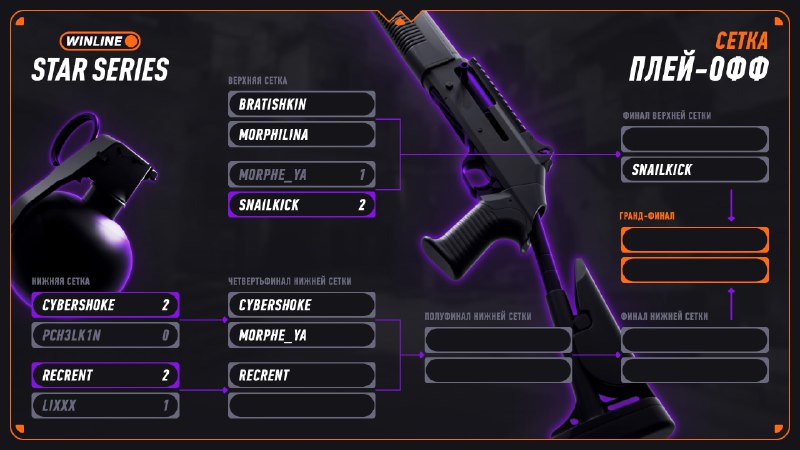Select CYBERSHOKE in the lower bracket quarterfinal

[302, 305]
